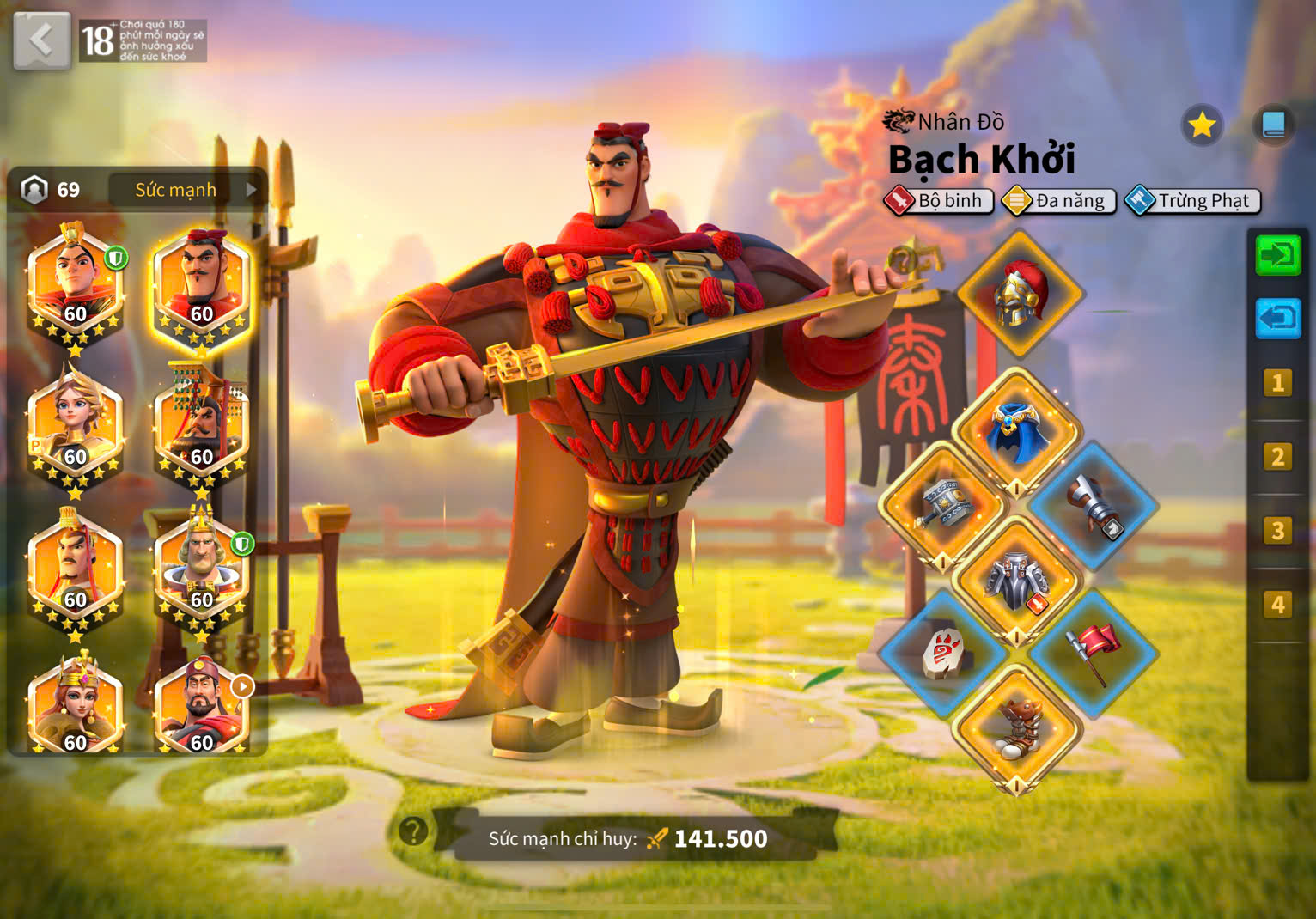Select the red paw-print stone accessory slot
1316x919 pixels.
943,654
